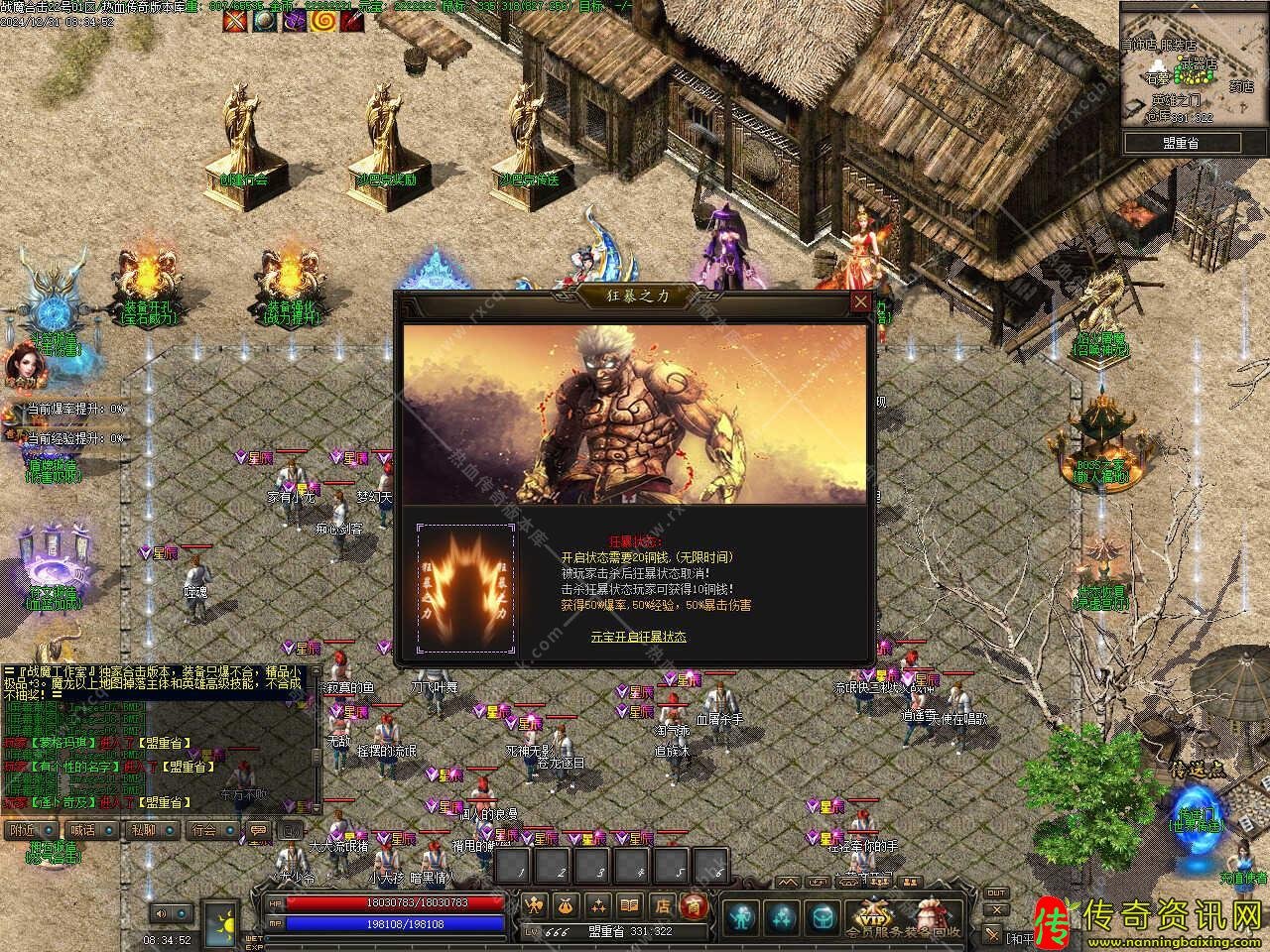This screenshot has width=1270, height=952.
Task: Open the VIP 会员服务 button
Action: click(875, 918)
